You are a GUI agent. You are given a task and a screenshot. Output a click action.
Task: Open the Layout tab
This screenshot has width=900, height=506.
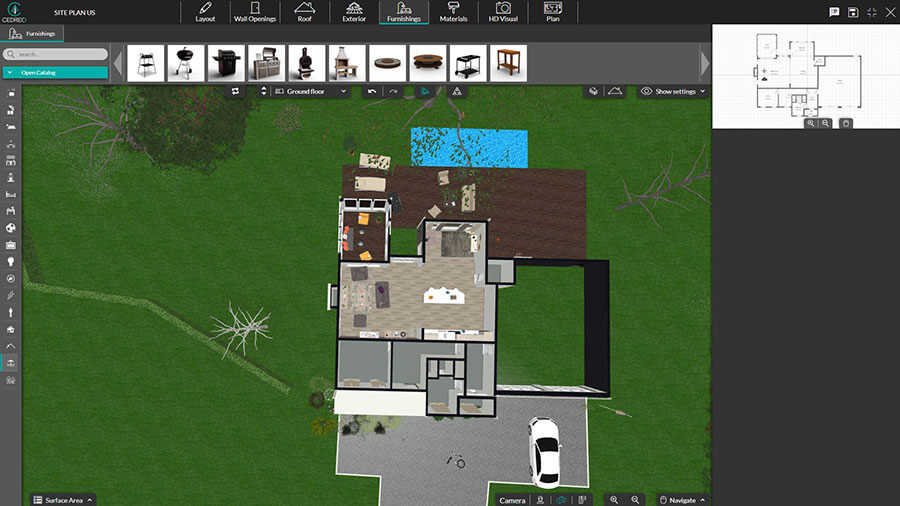(x=205, y=12)
